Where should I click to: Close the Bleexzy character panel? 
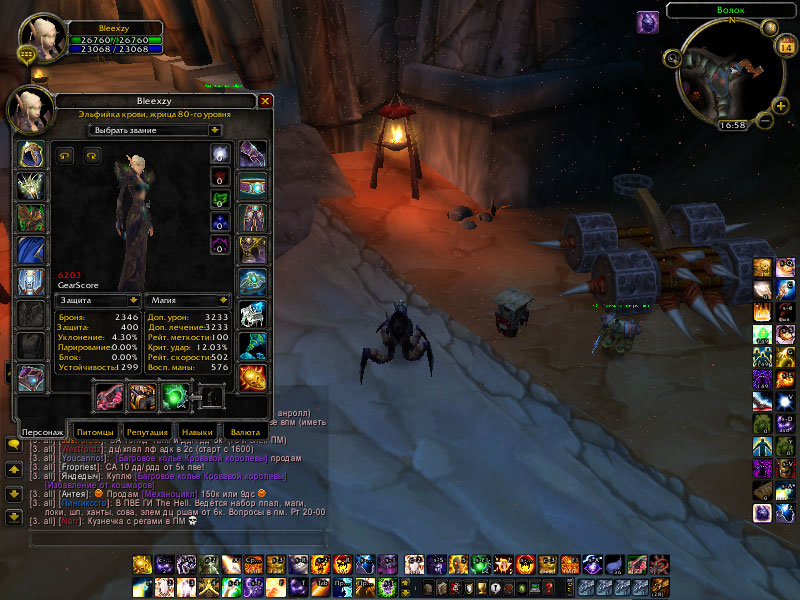click(265, 101)
